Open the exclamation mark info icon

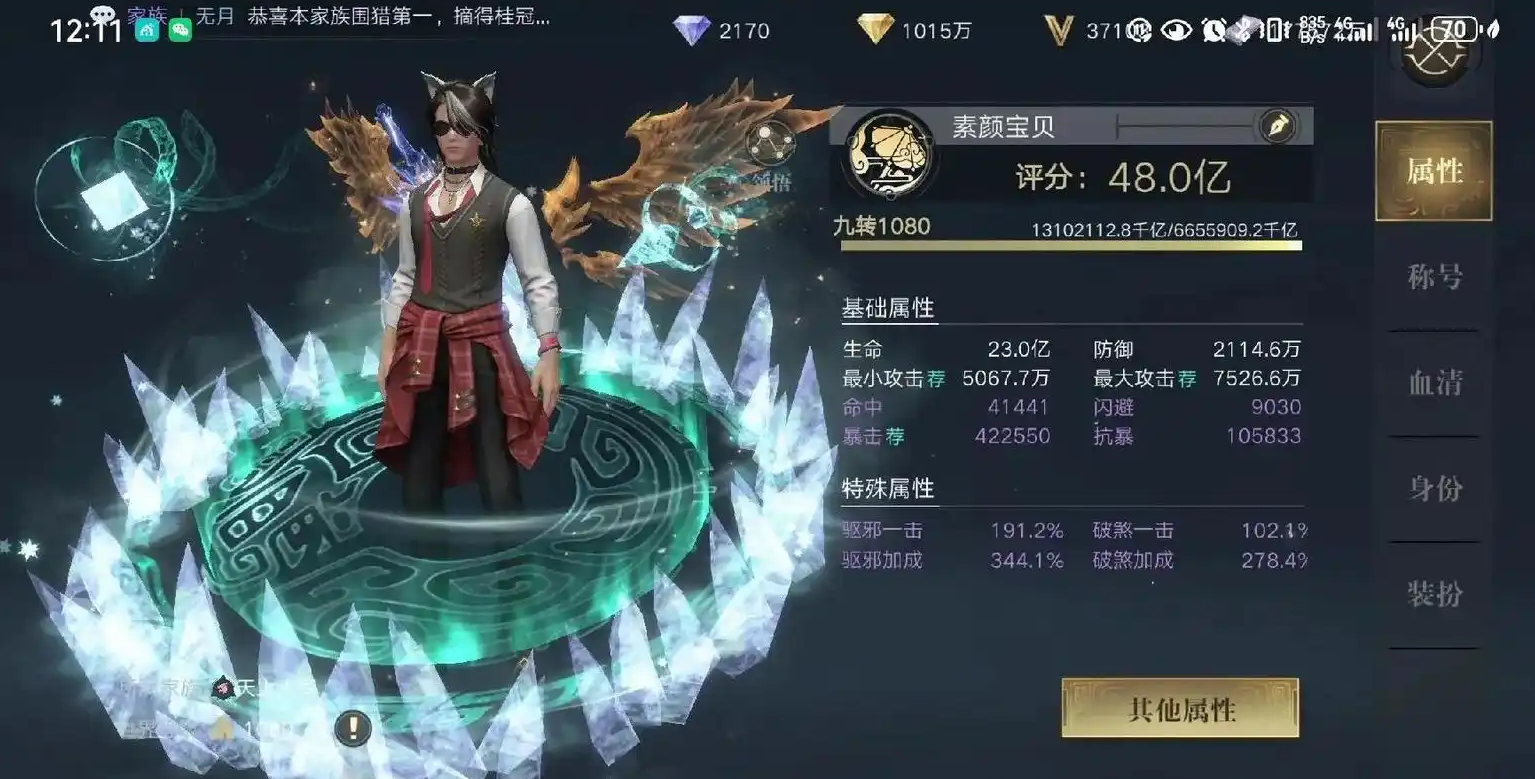(351, 727)
